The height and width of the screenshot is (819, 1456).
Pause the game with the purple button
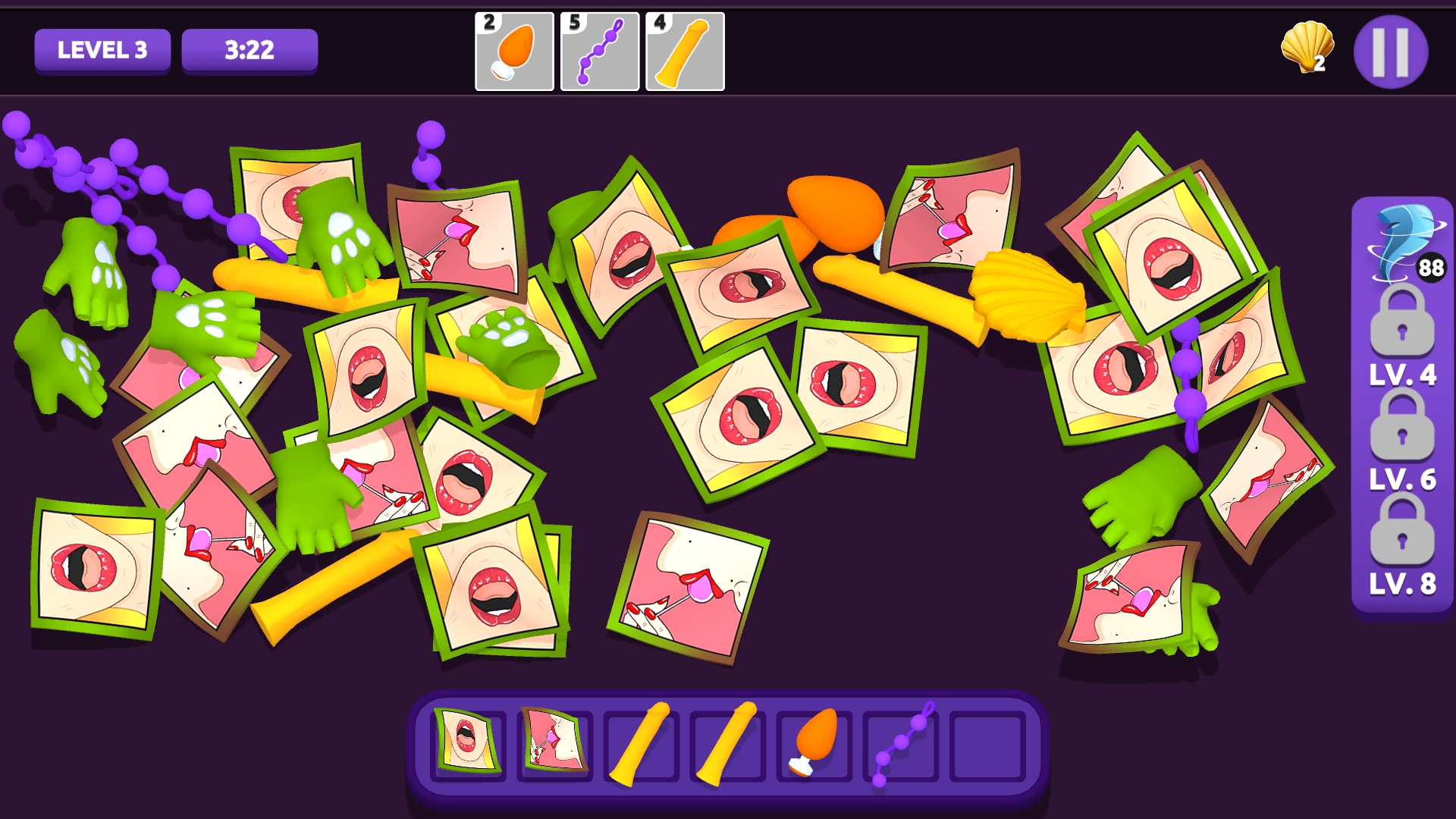click(x=1390, y=52)
